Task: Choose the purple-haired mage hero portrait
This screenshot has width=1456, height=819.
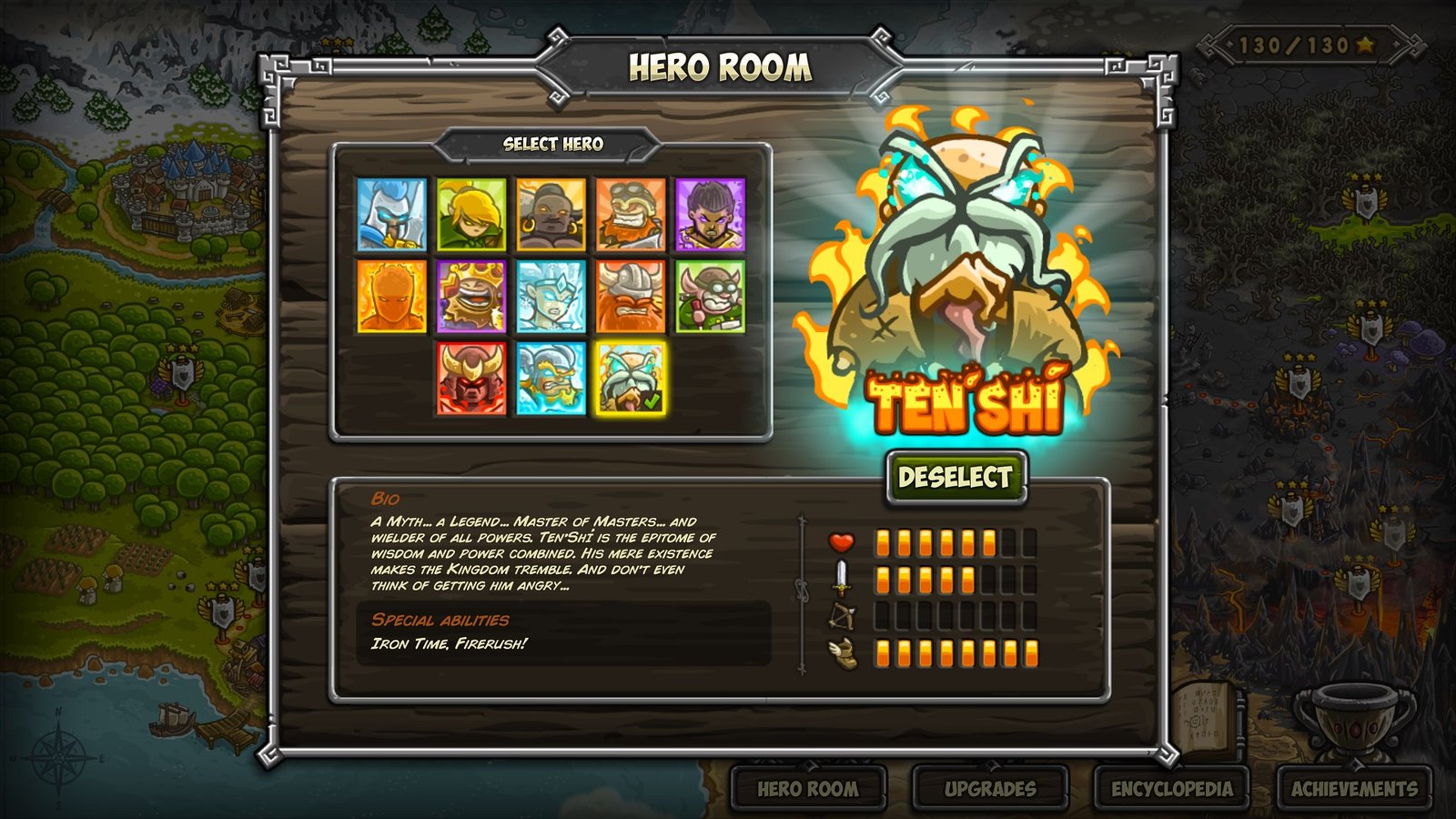Action: [x=710, y=215]
